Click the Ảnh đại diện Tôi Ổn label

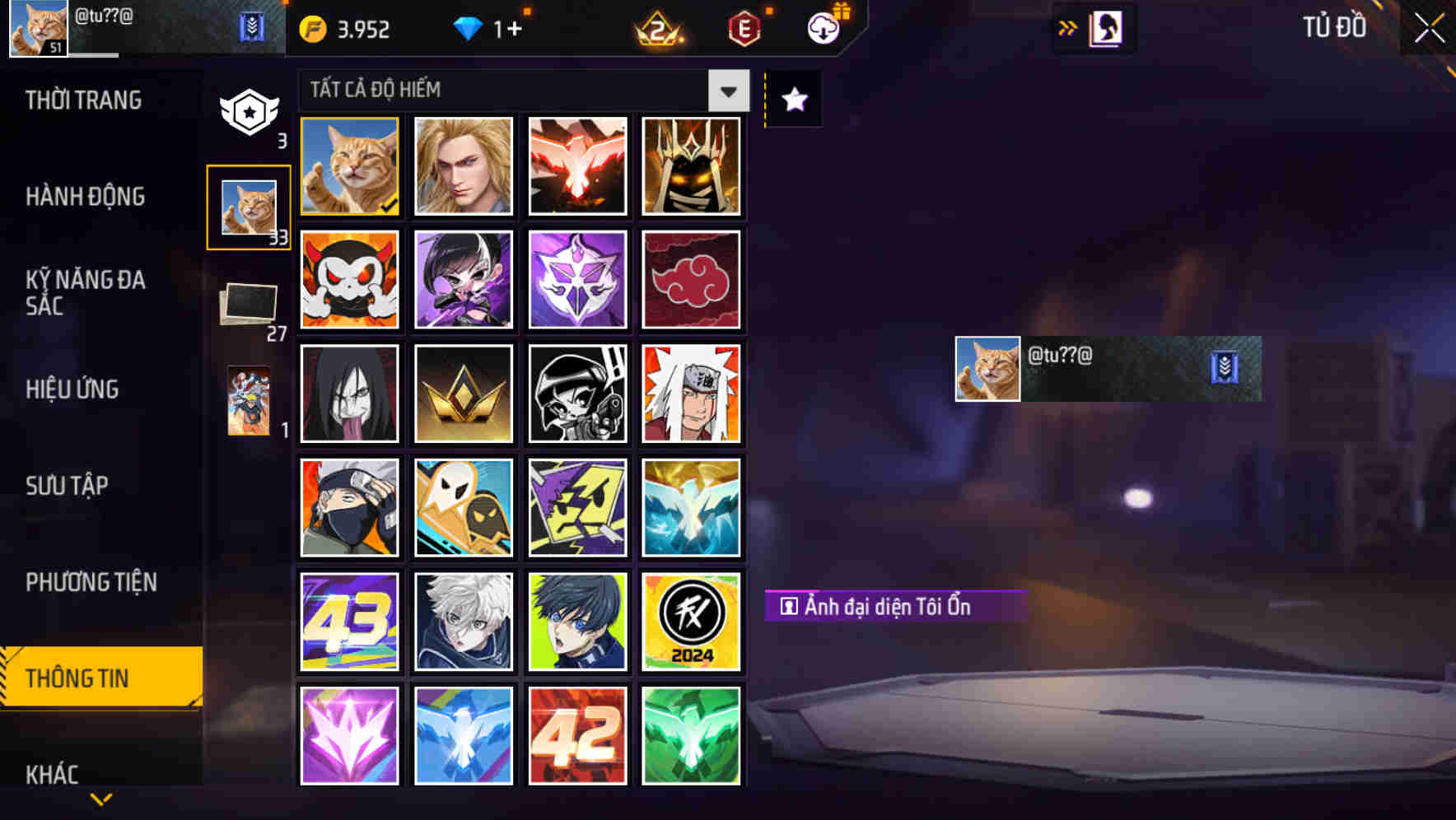point(892,605)
